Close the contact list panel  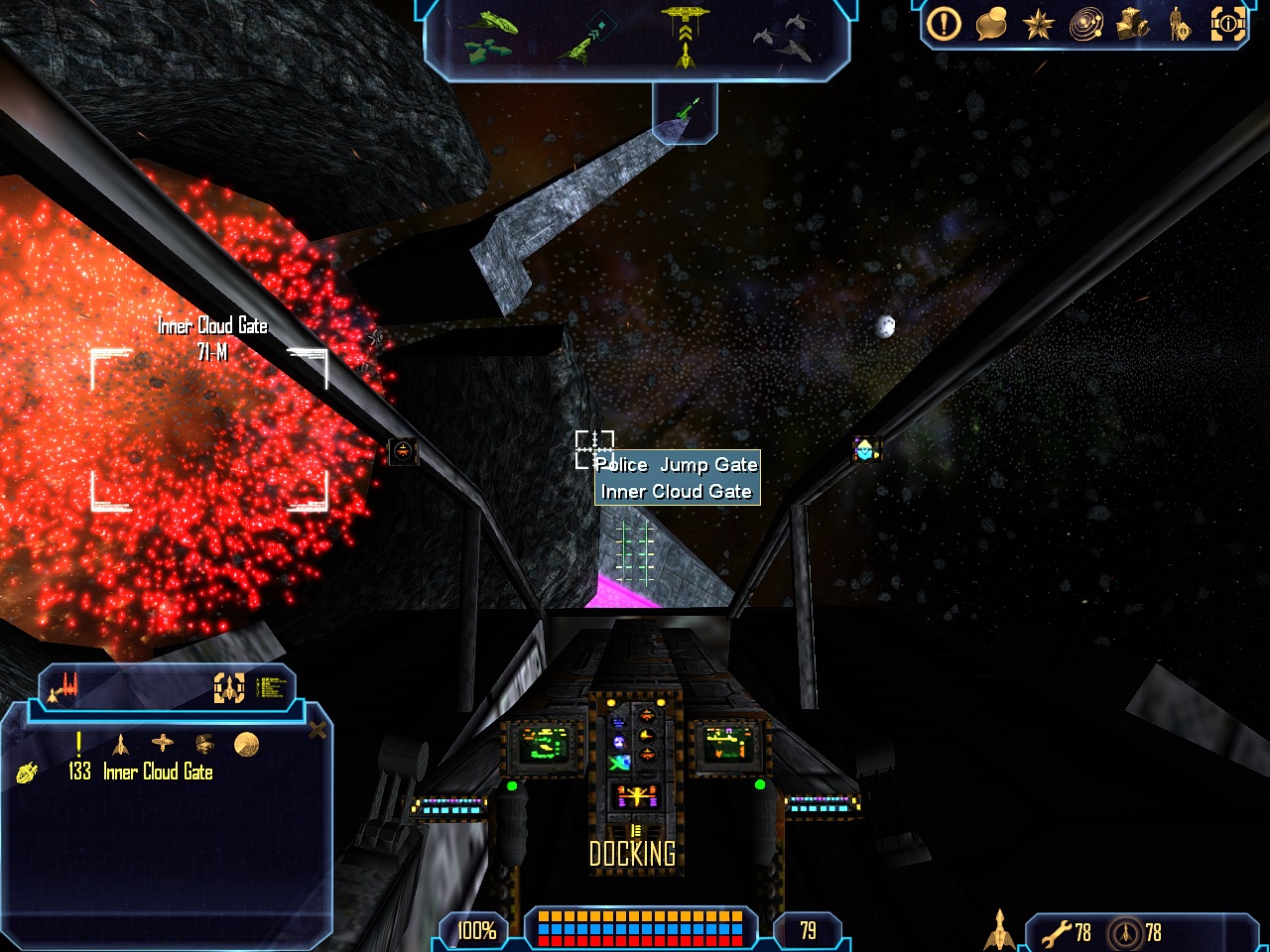coord(317,731)
